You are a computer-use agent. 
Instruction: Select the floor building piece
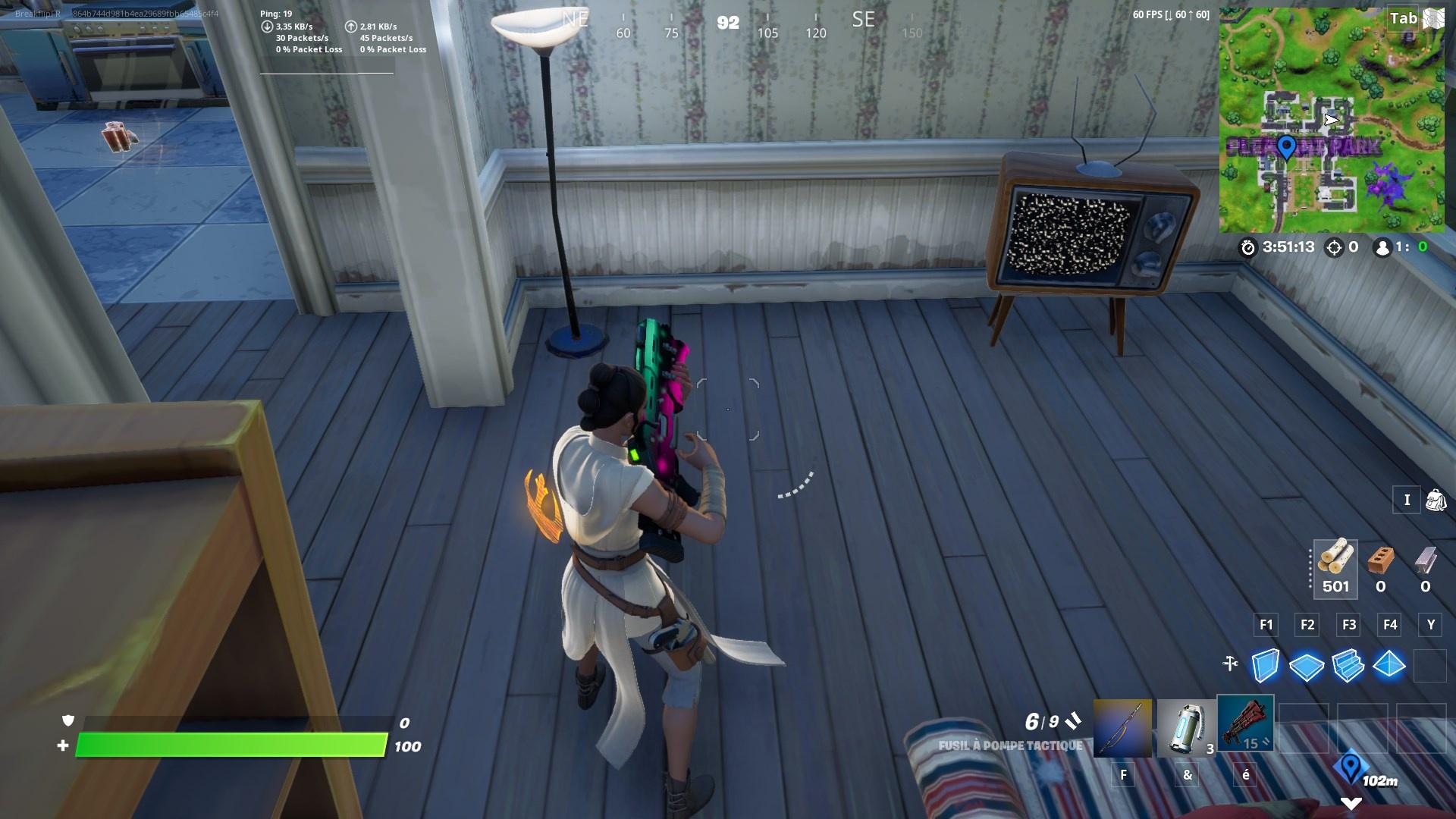click(1307, 665)
